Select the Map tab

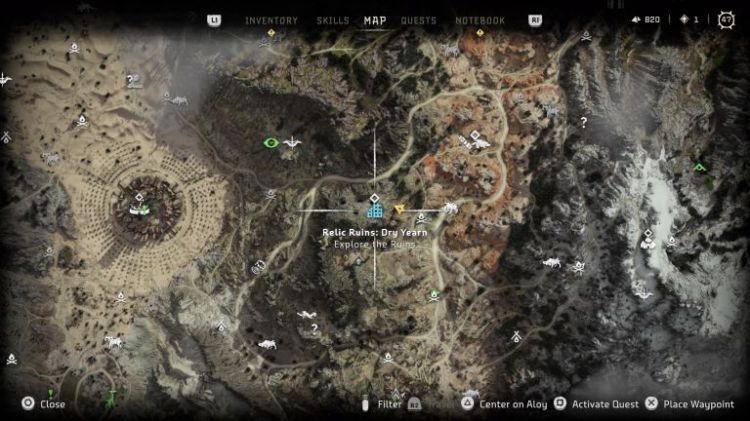tap(376, 20)
